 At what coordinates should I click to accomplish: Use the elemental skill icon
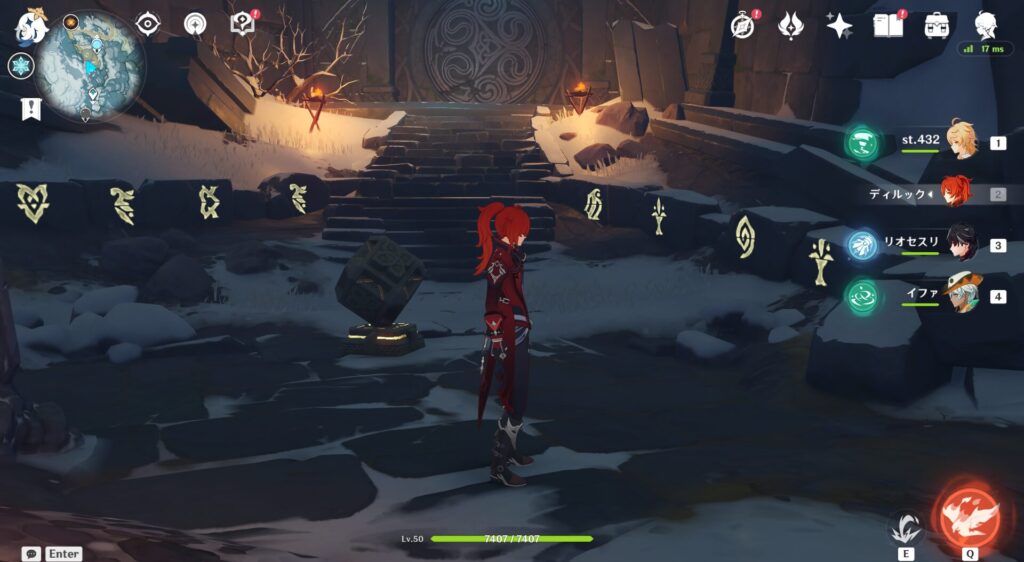(x=907, y=528)
